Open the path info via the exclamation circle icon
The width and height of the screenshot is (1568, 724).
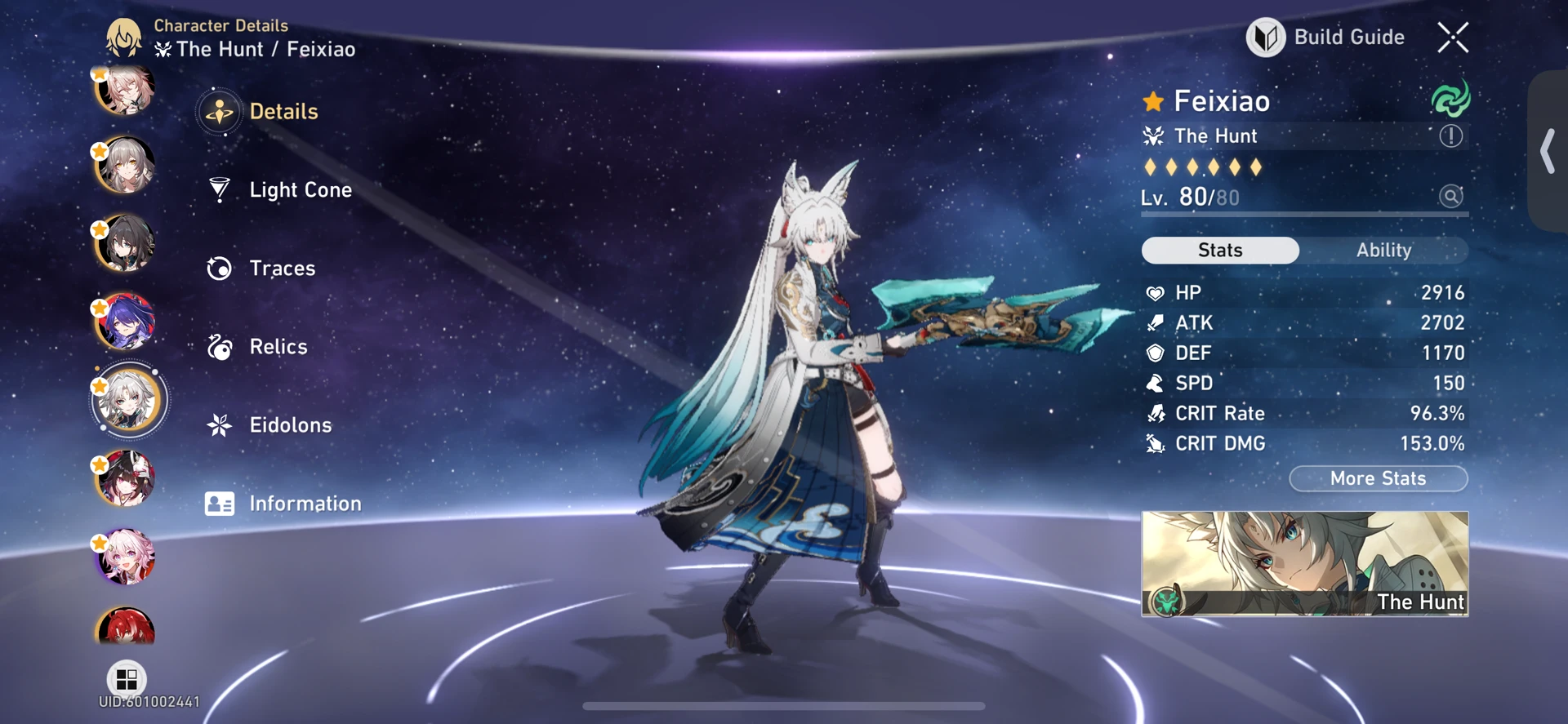point(1451,136)
